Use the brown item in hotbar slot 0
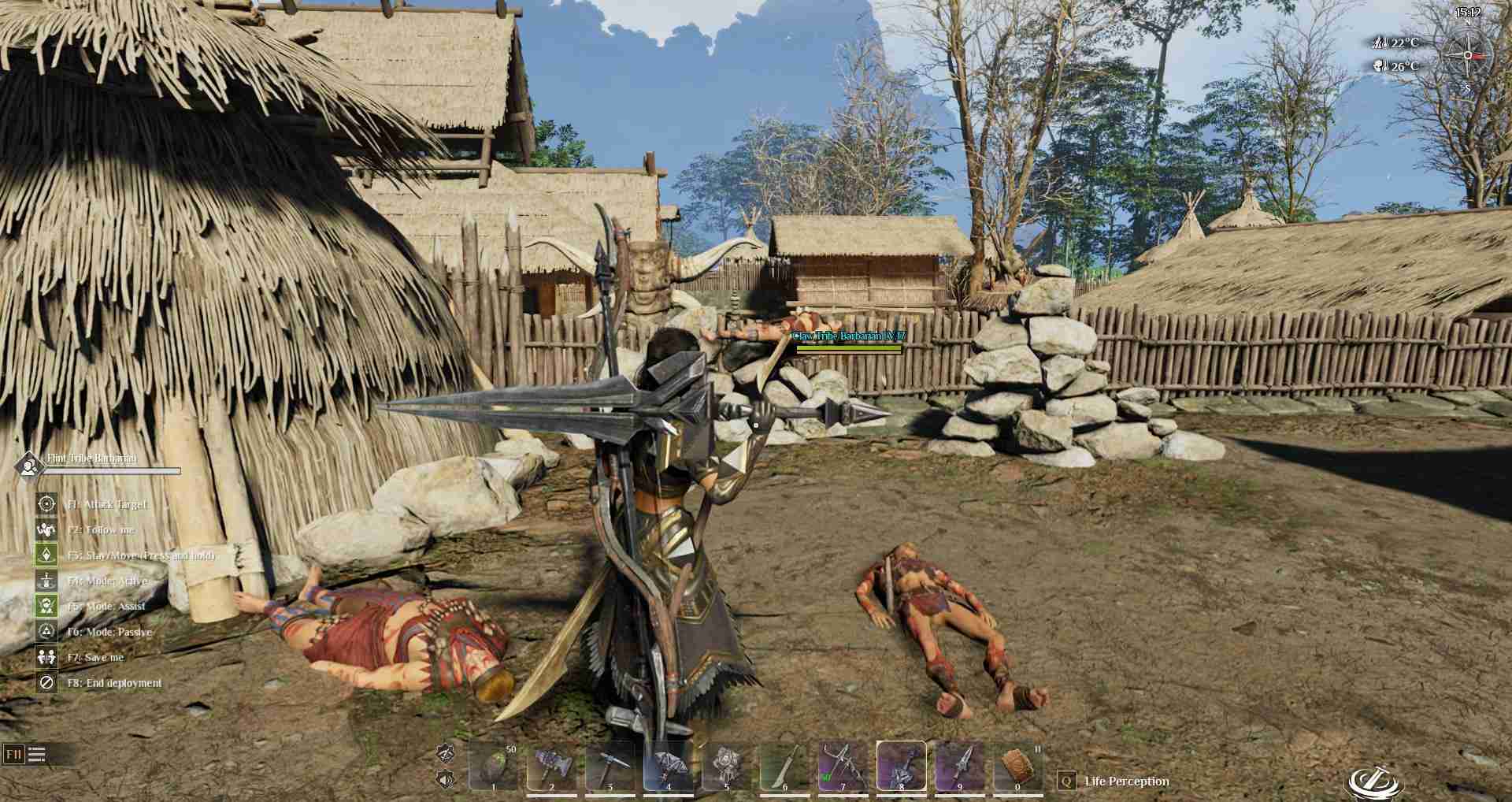 (1017, 765)
